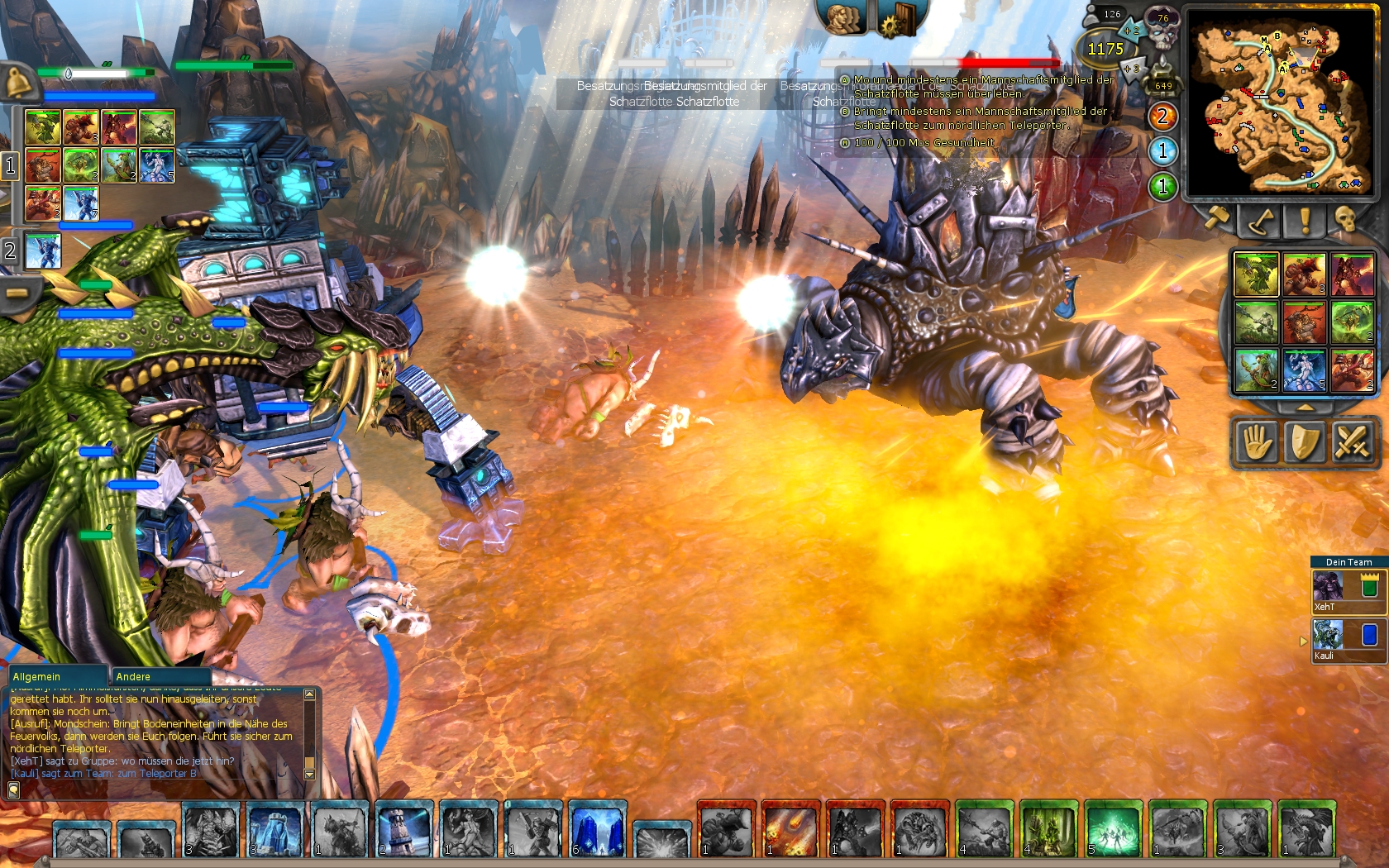
Task: Activate the crossed swords attack command
Action: [1351, 442]
